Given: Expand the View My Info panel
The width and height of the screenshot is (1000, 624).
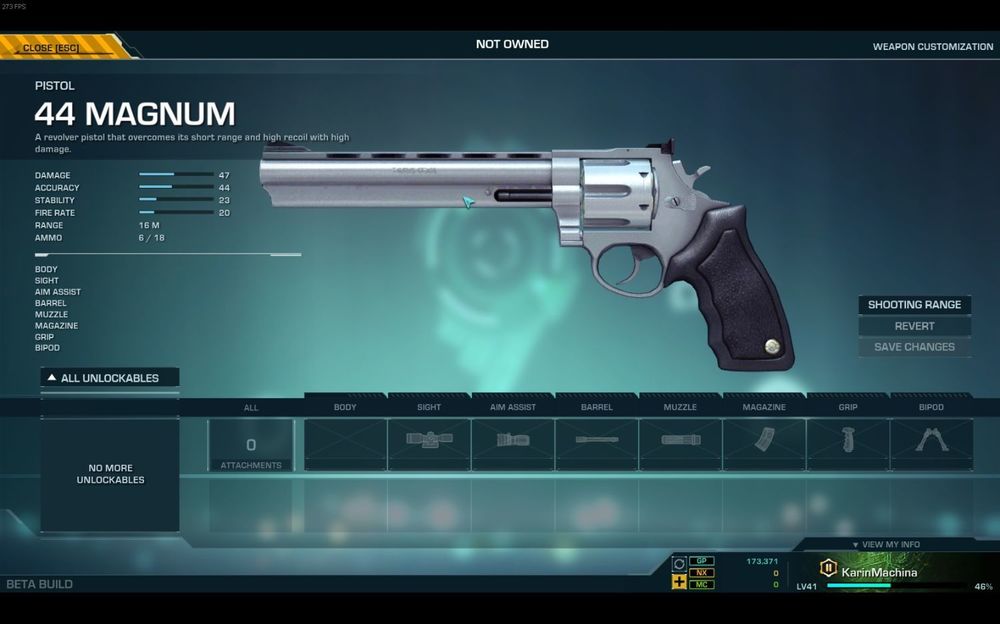Looking at the screenshot, I should click(x=885, y=545).
